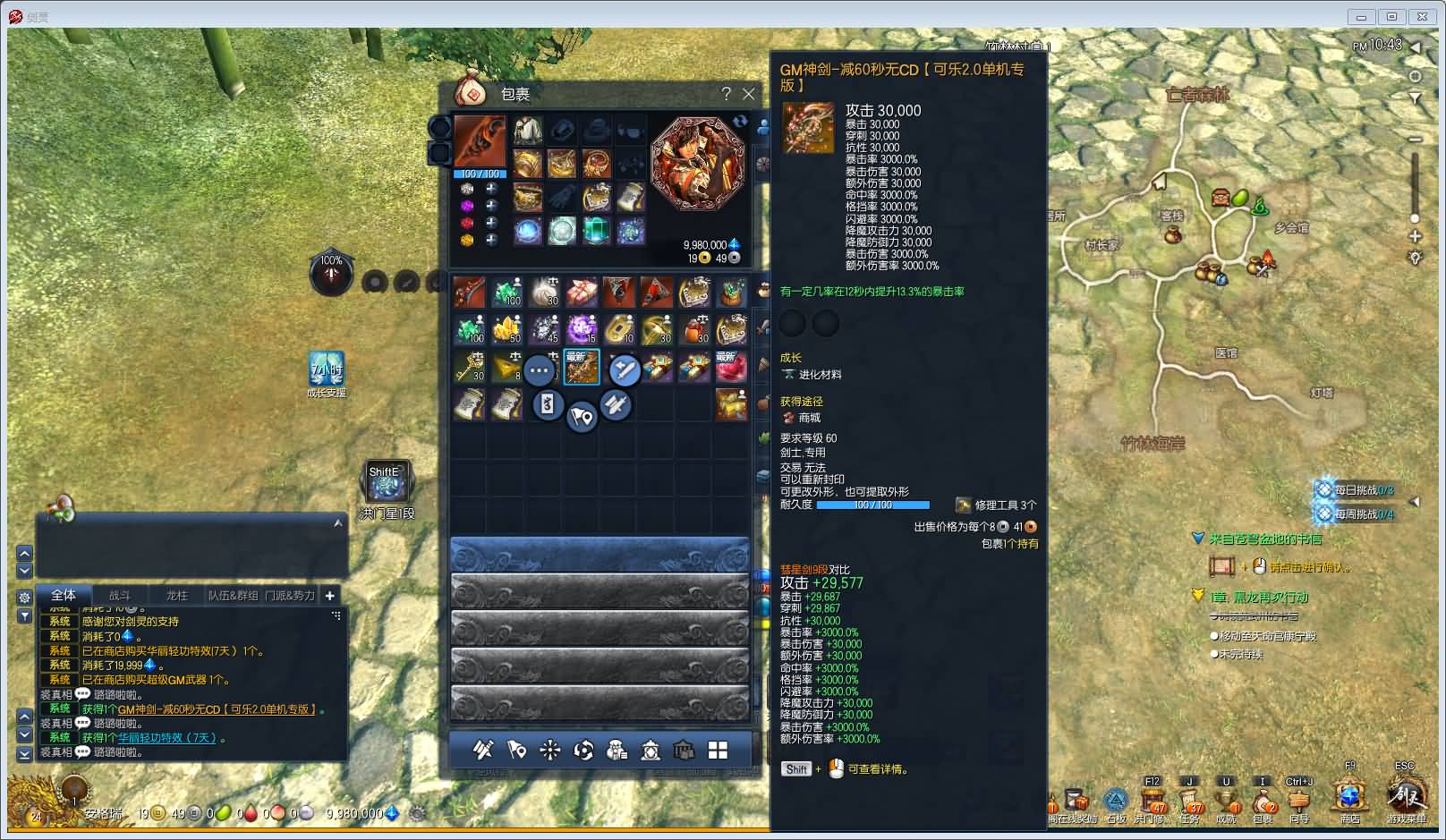Switch chat to the 队伍&群组 tab
The height and width of the screenshot is (840, 1446).
pos(233,596)
